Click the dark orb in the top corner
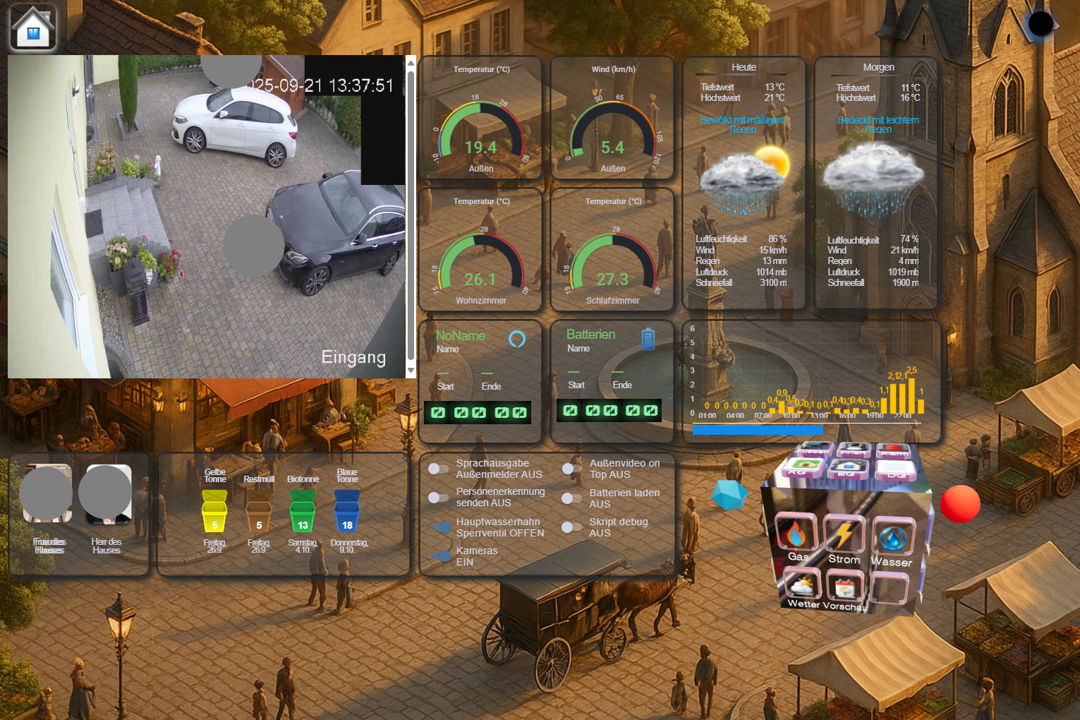The width and height of the screenshot is (1080, 720). pos(1040,24)
